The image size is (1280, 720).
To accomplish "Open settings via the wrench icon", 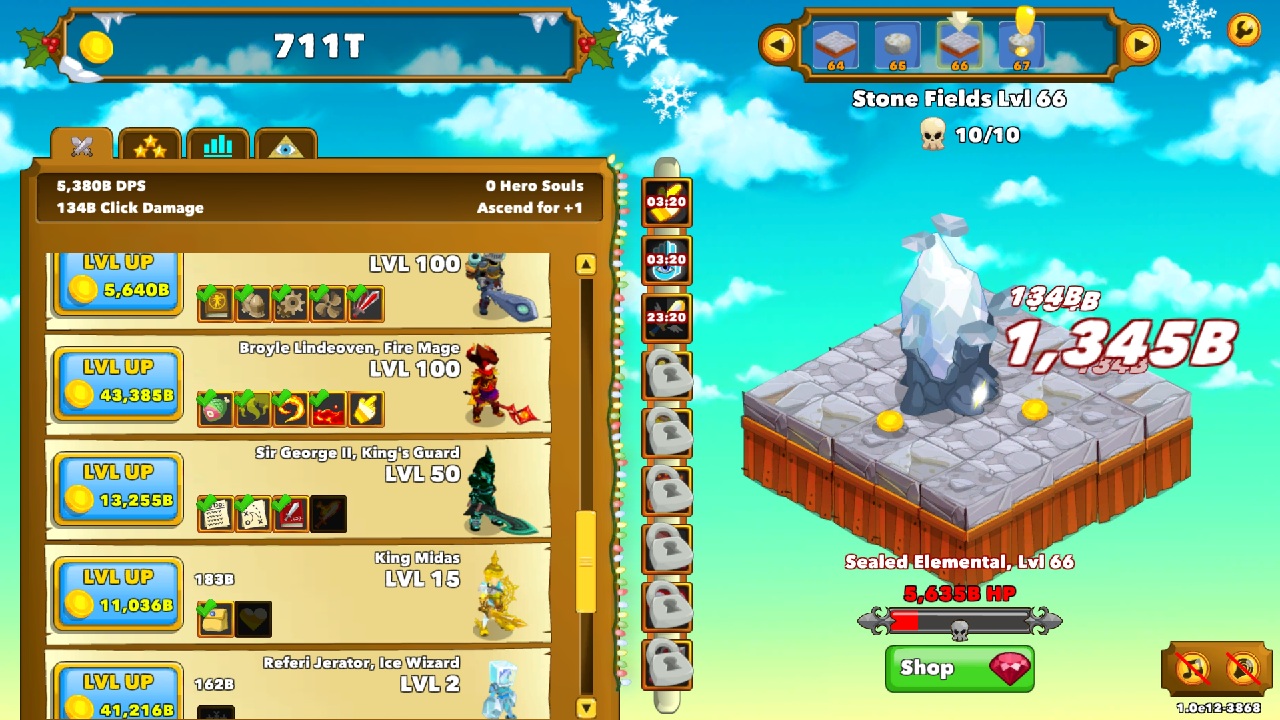I will [x=1243, y=32].
